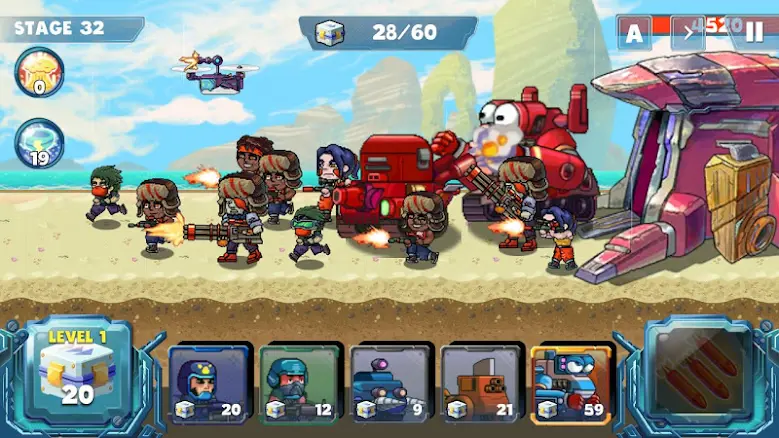This screenshot has width=779, height=438.
Task: Activate the tornado skill icon
Action: (x=38, y=142)
